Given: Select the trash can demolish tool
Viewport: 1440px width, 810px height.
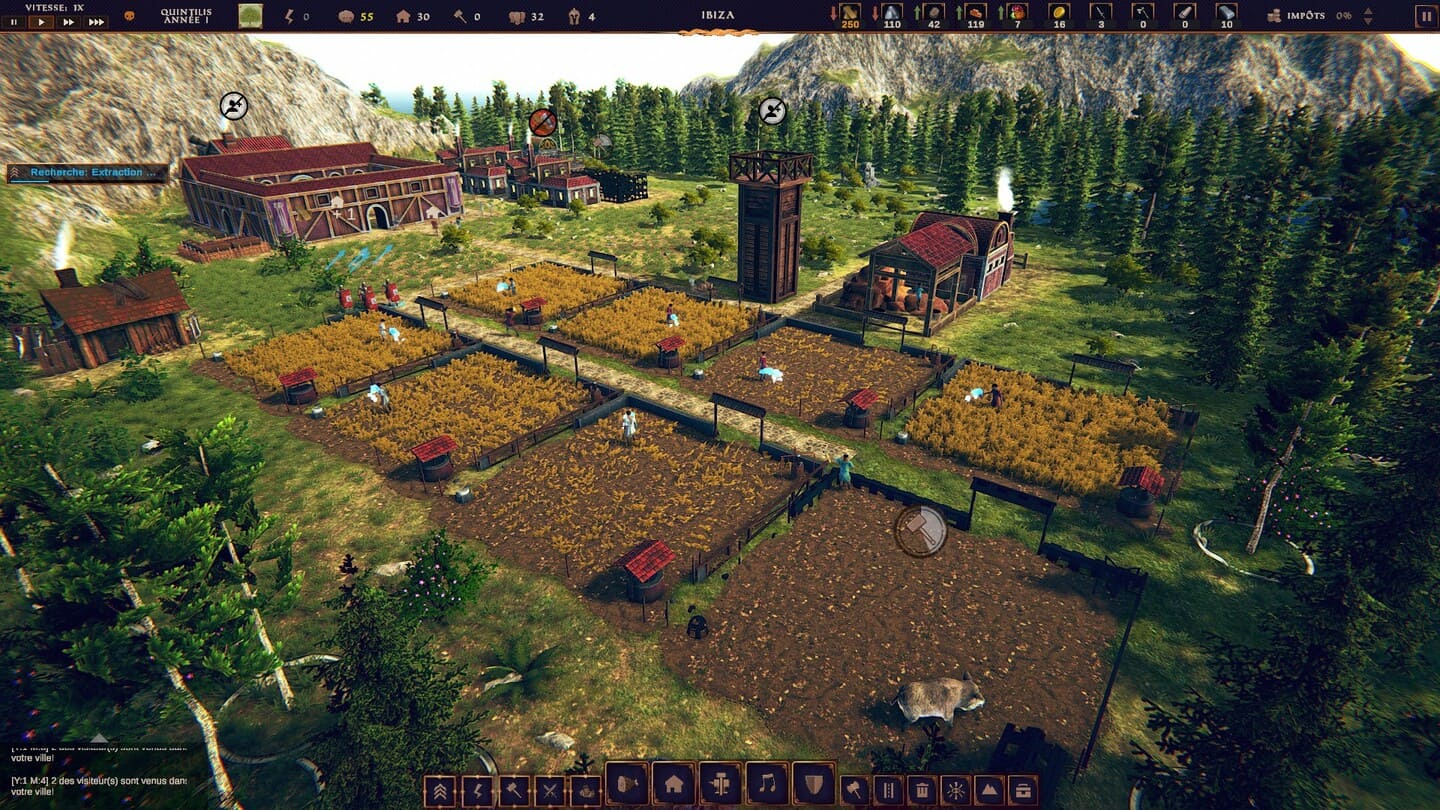Looking at the screenshot, I should (921, 791).
